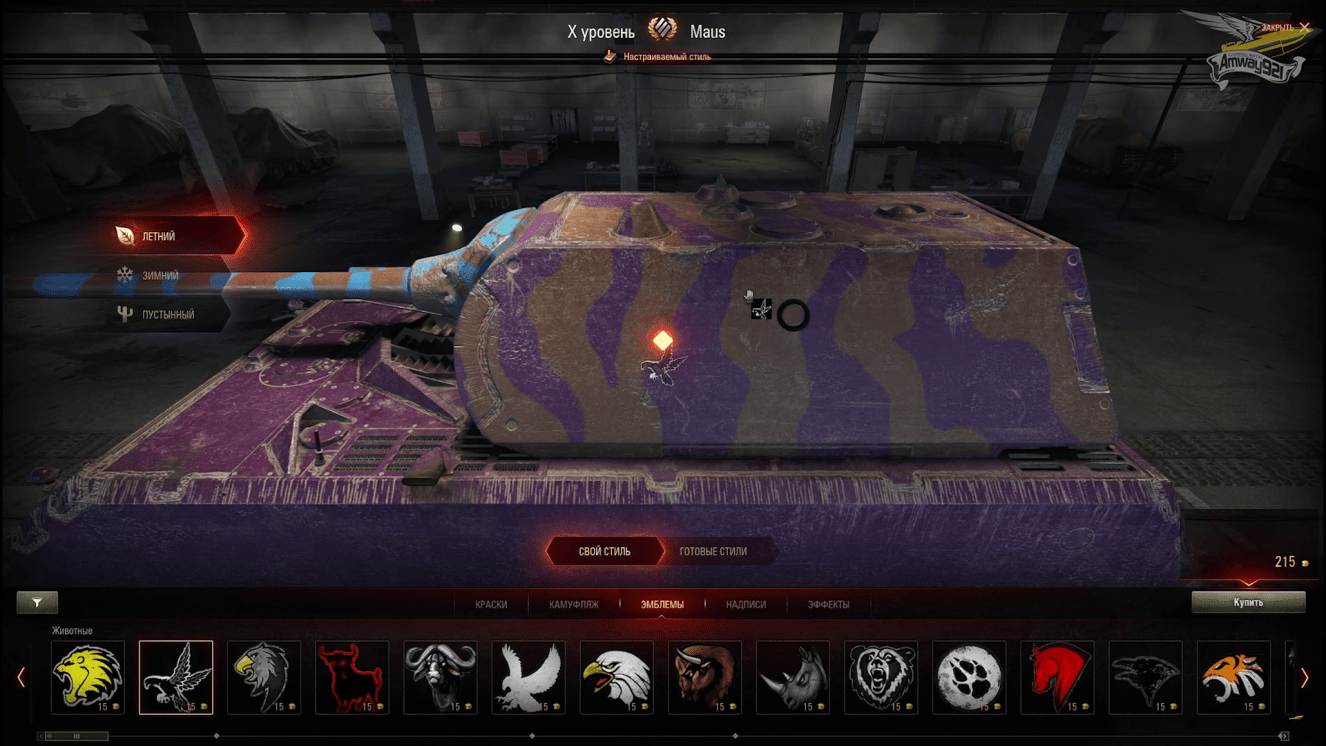Open the Готовые стили tab
This screenshot has width=1326, height=746.
pos(713,551)
